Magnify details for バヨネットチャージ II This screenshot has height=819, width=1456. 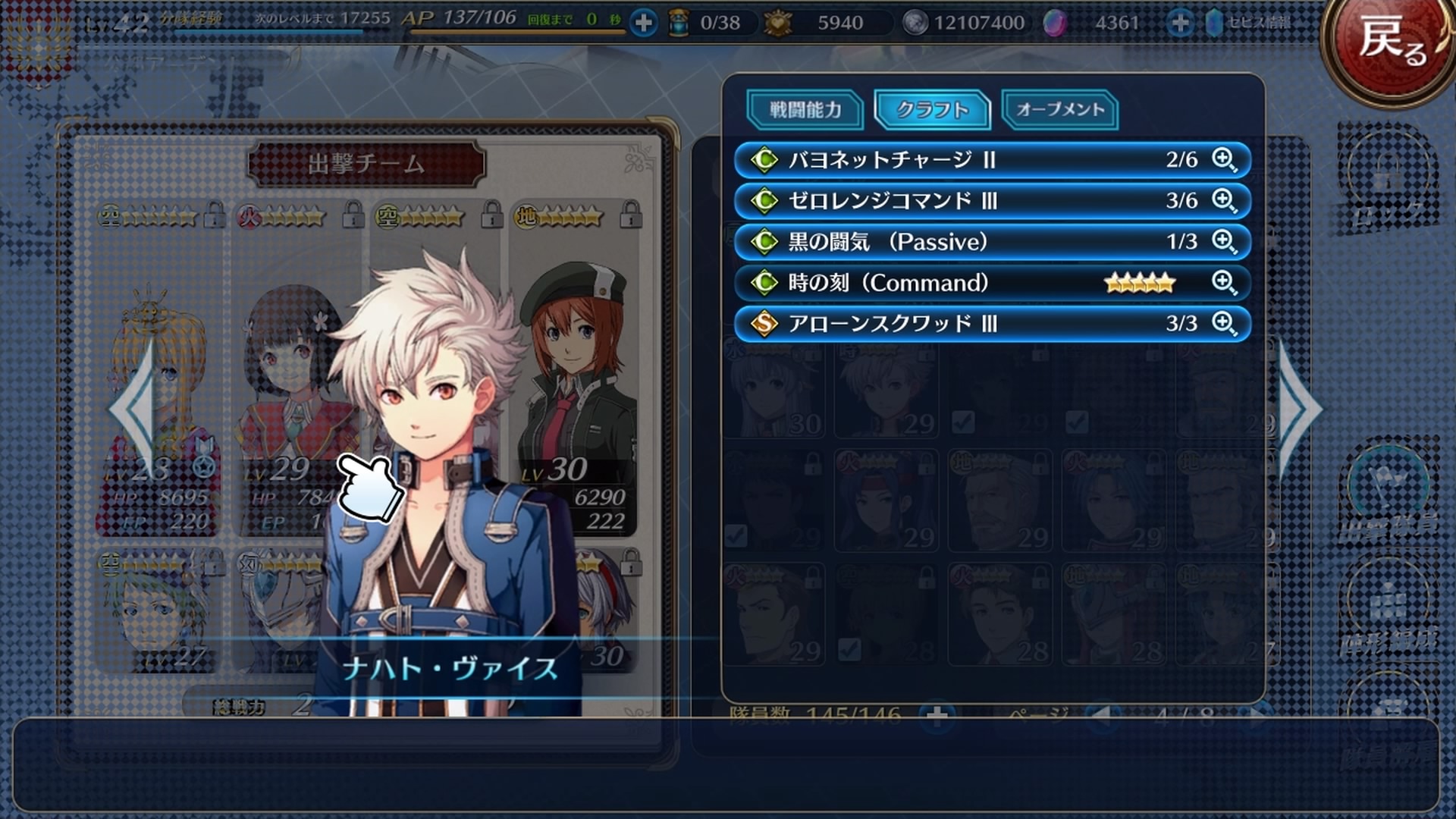pos(1223,160)
